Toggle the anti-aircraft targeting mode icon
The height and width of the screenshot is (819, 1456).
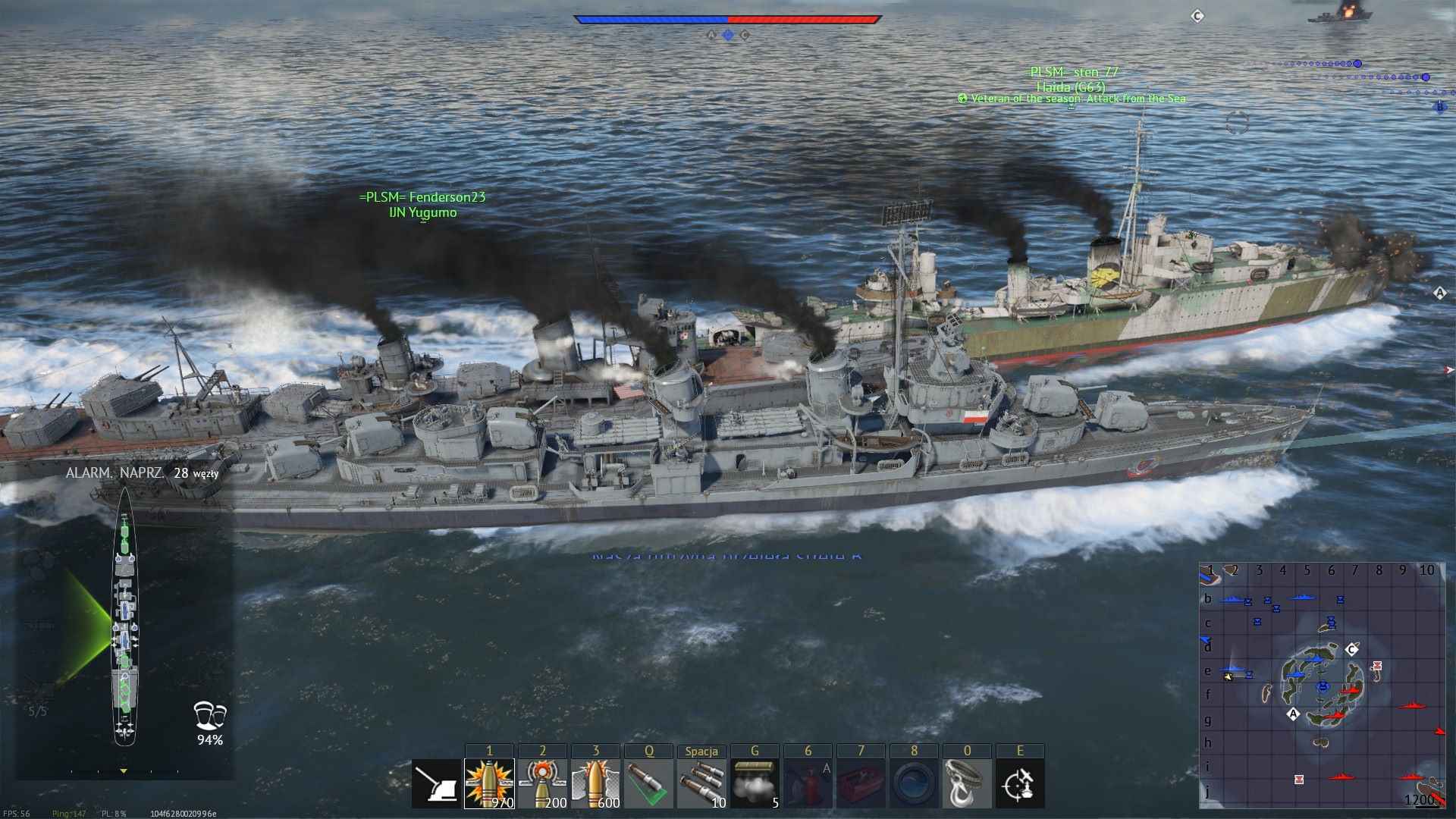click(x=1020, y=784)
